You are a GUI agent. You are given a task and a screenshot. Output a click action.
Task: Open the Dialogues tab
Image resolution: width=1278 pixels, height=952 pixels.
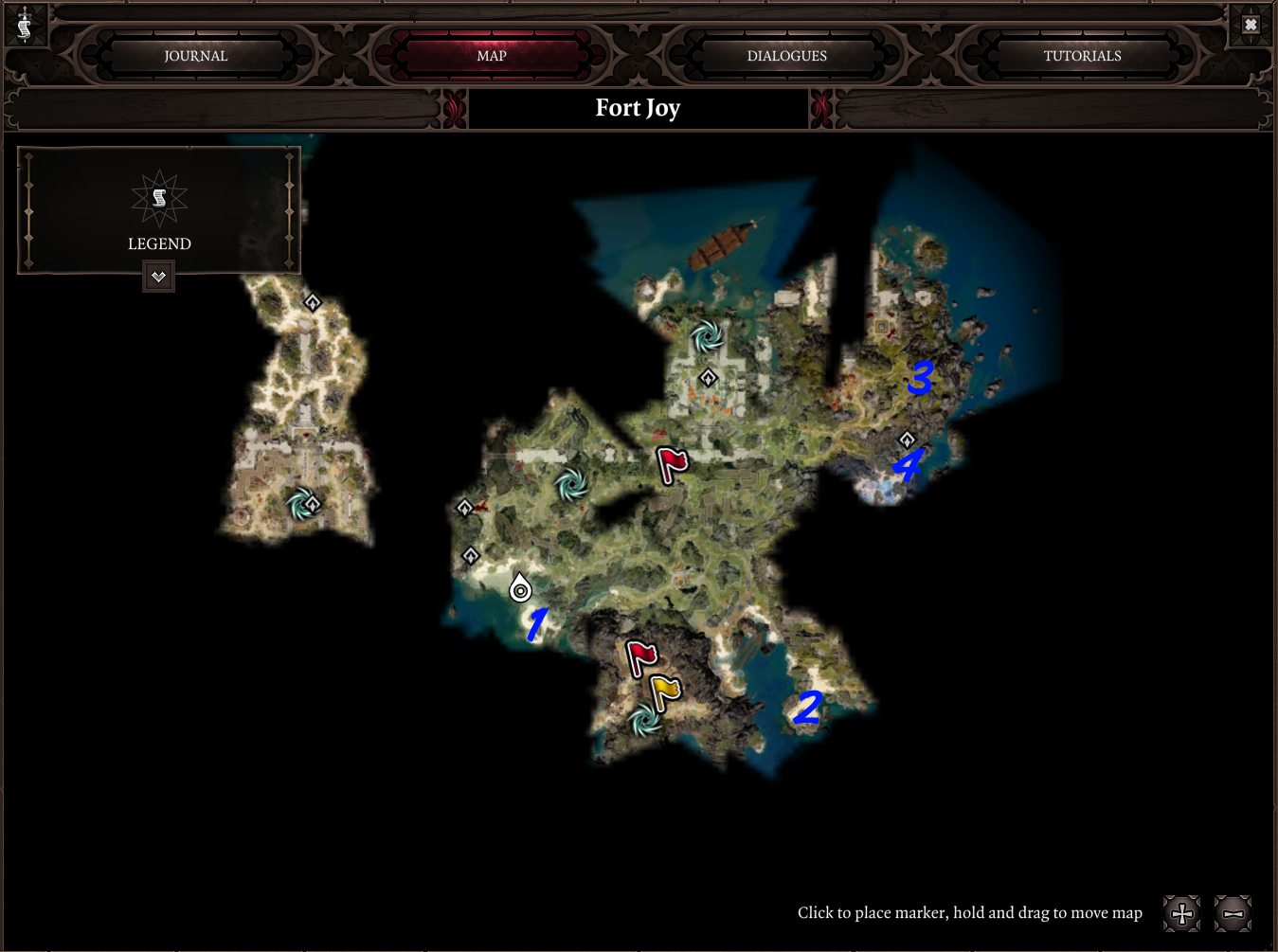coord(786,56)
